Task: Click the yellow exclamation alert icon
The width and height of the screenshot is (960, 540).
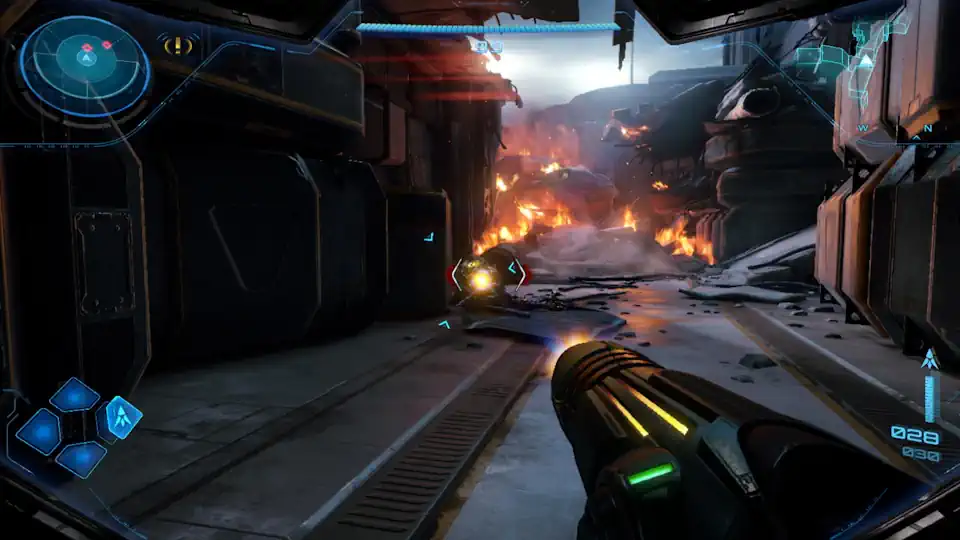Action: click(178, 45)
